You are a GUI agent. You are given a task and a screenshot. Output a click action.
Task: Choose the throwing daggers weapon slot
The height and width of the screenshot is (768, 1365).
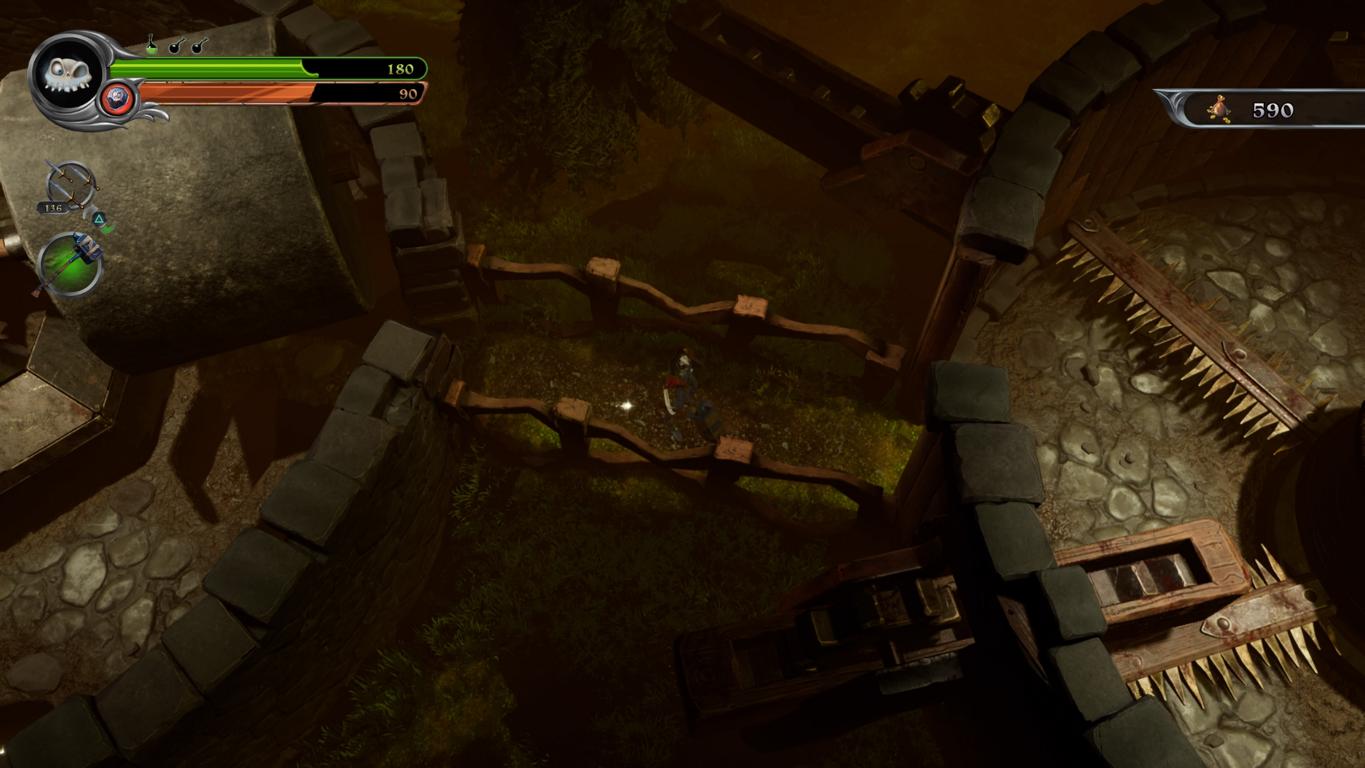[x=70, y=186]
